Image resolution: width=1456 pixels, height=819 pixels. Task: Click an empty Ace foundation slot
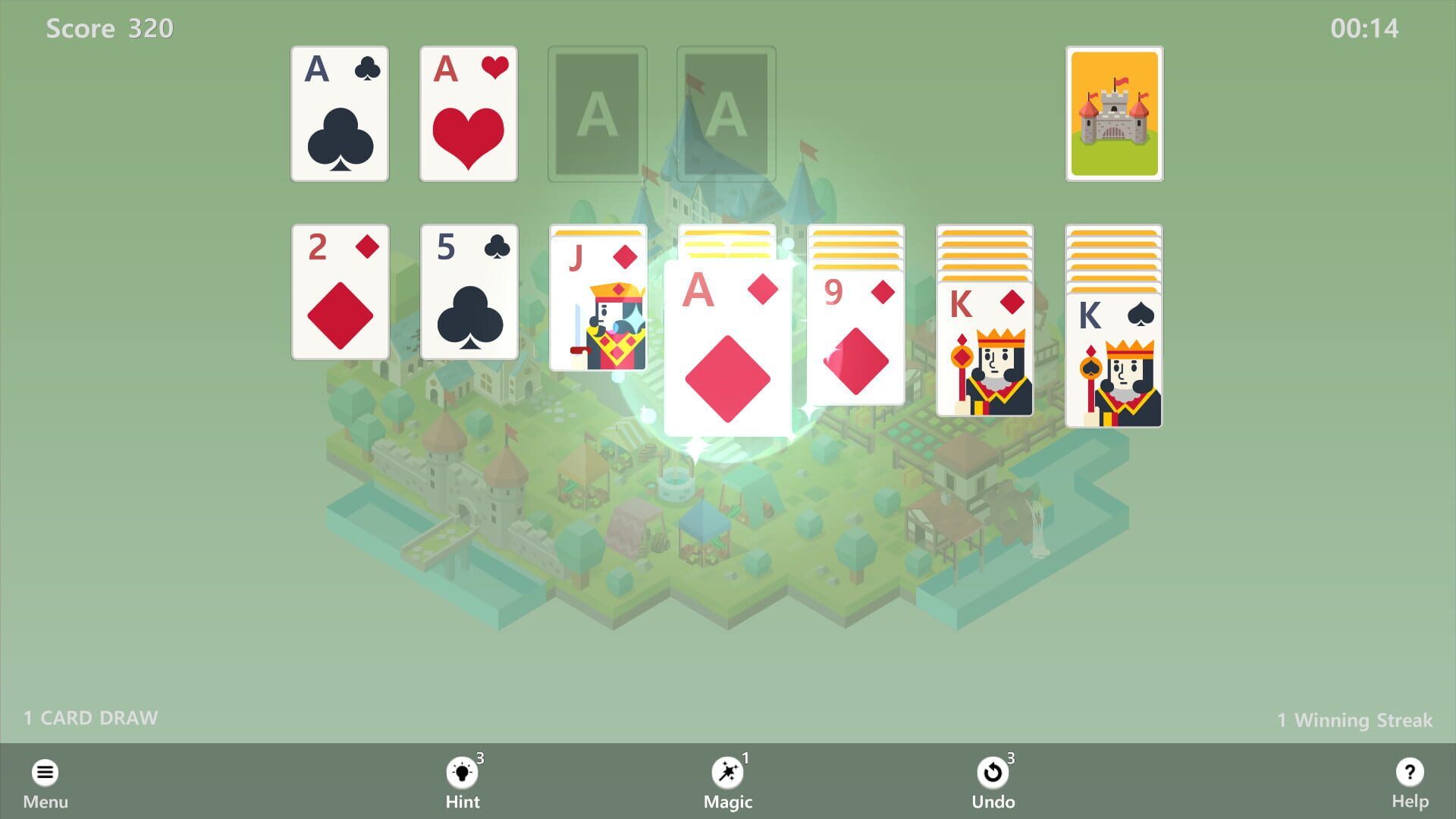[x=597, y=114]
